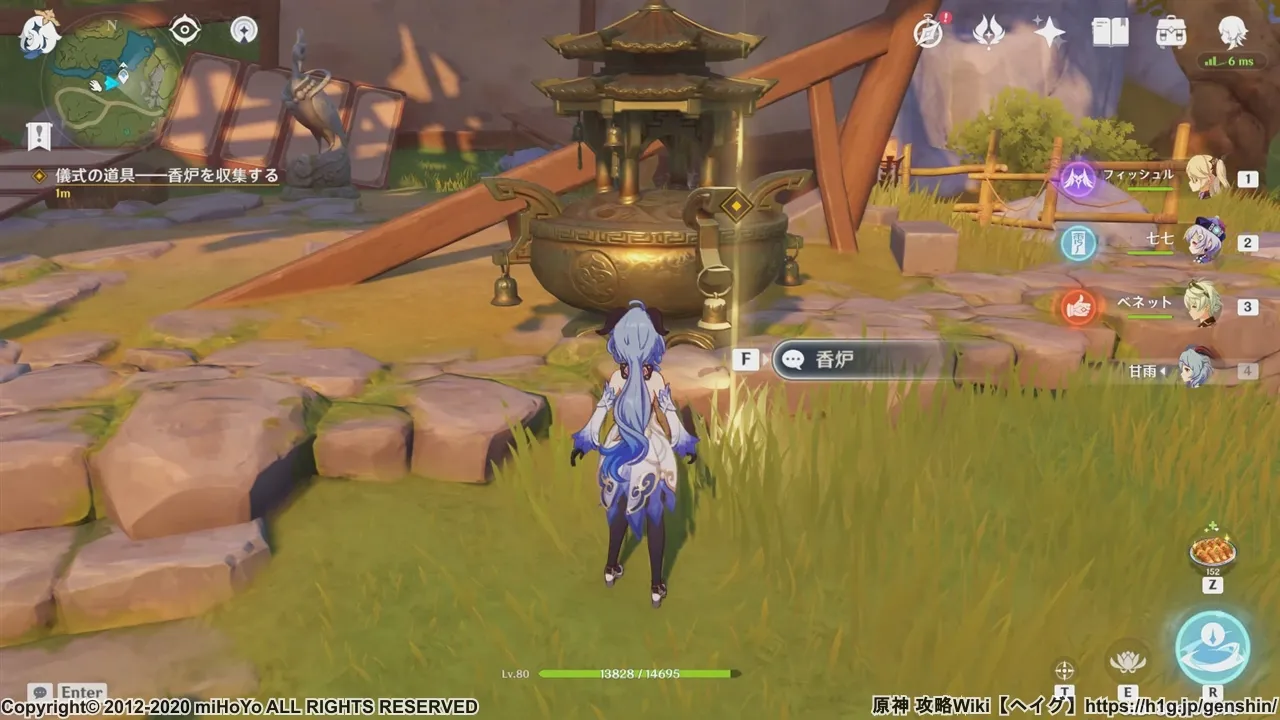Switch to Fischl in party slot 1
The image size is (1280, 720).
point(1204,178)
